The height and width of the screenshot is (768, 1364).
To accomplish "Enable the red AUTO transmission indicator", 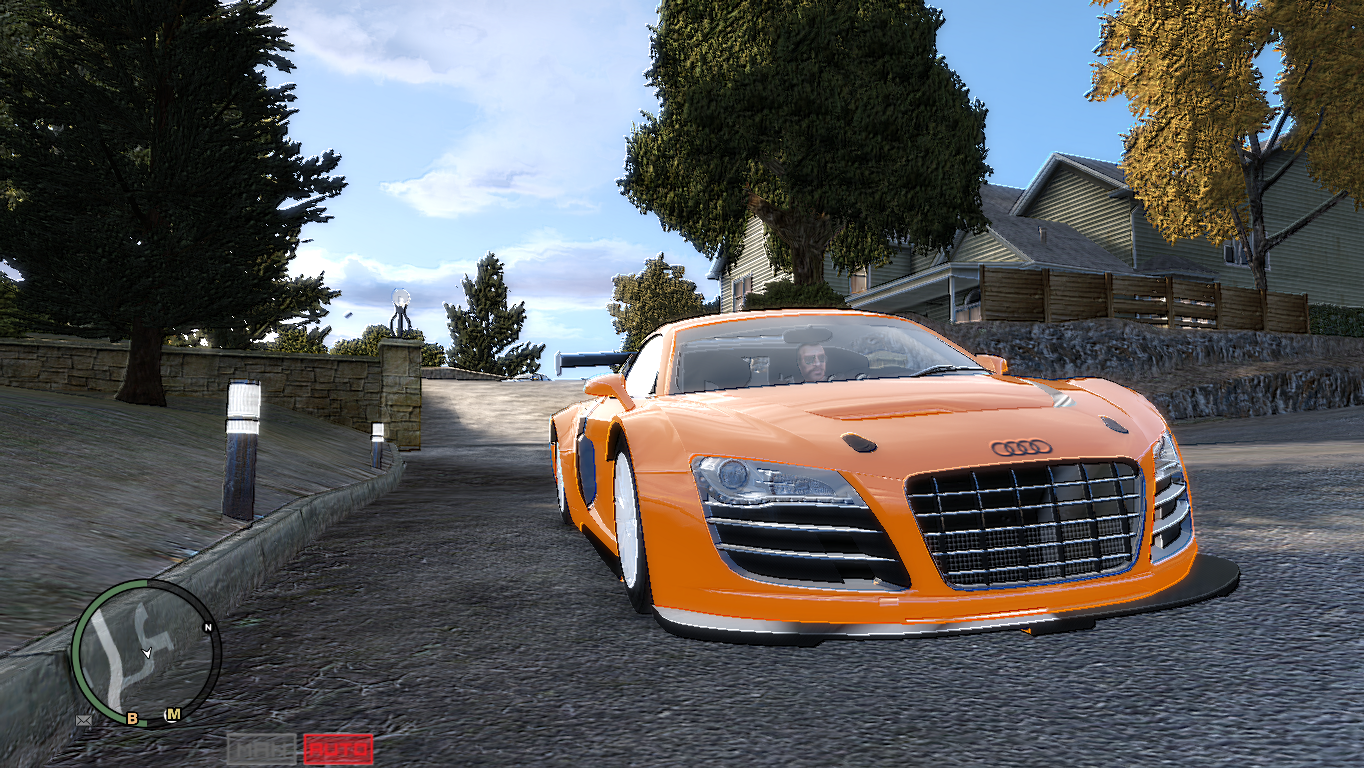I will [338, 748].
